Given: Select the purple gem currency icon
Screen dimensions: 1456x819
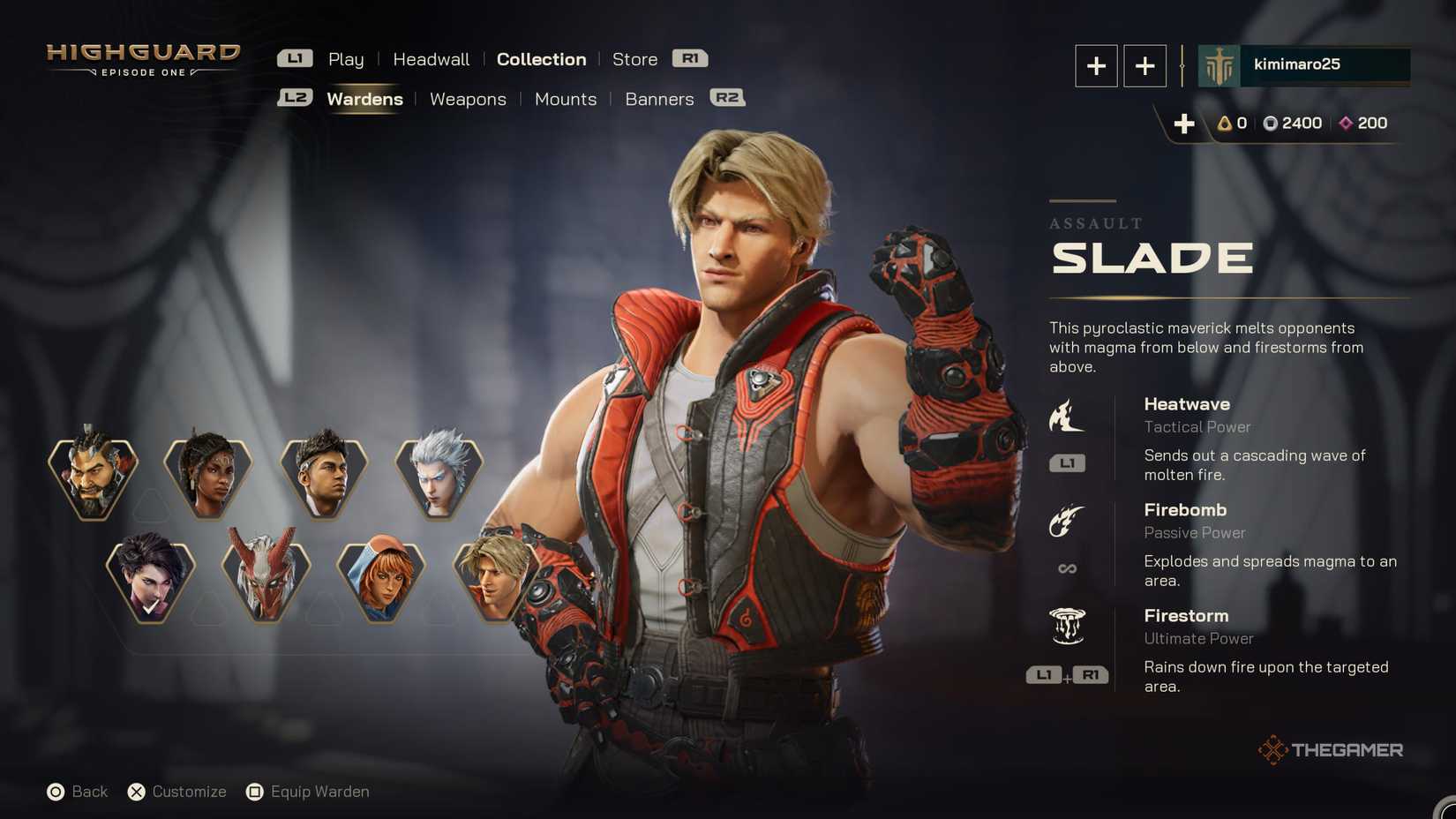Looking at the screenshot, I should tap(1345, 124).
